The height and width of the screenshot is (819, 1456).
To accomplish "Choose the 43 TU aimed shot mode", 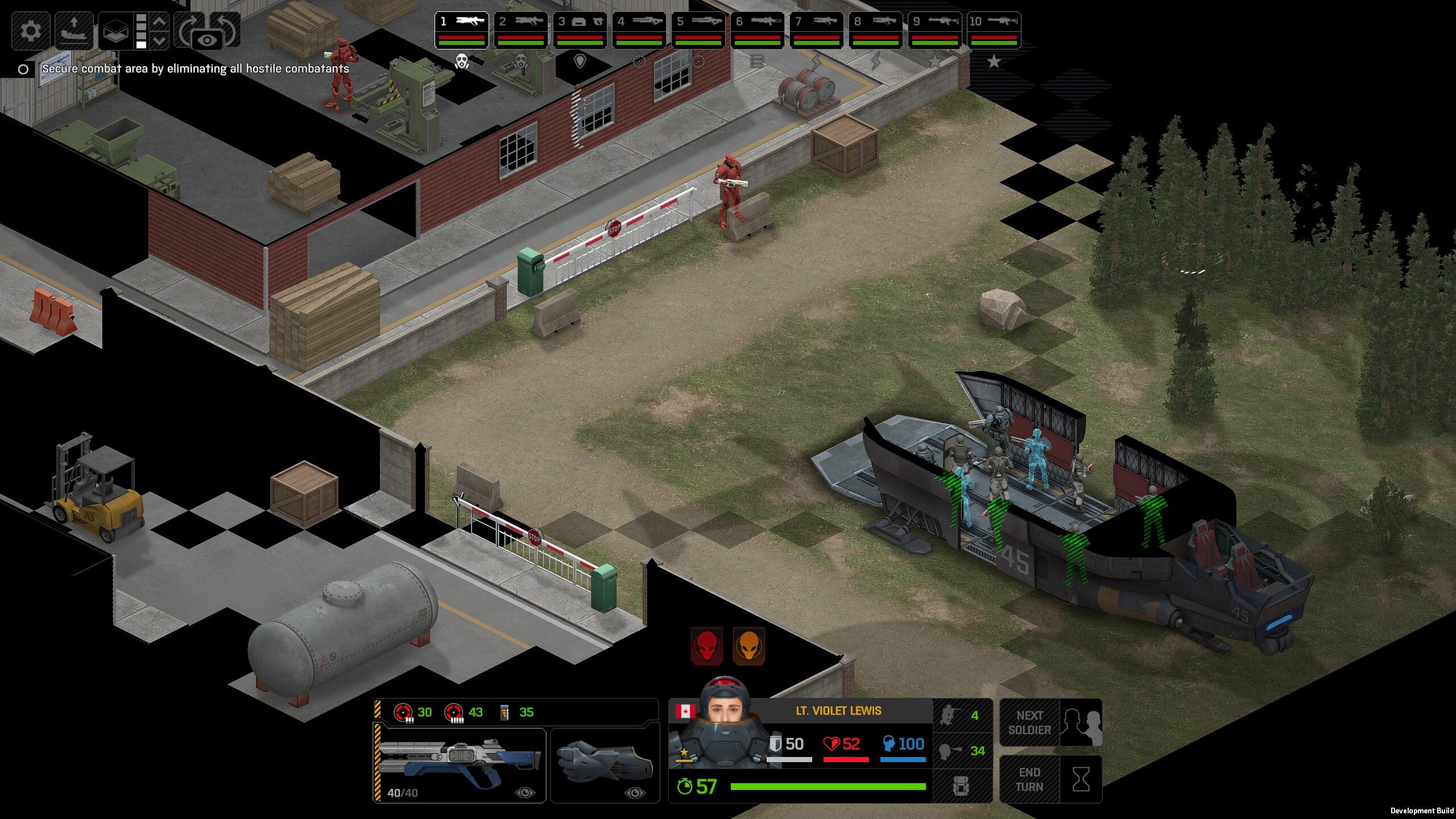I will (464, 712).
